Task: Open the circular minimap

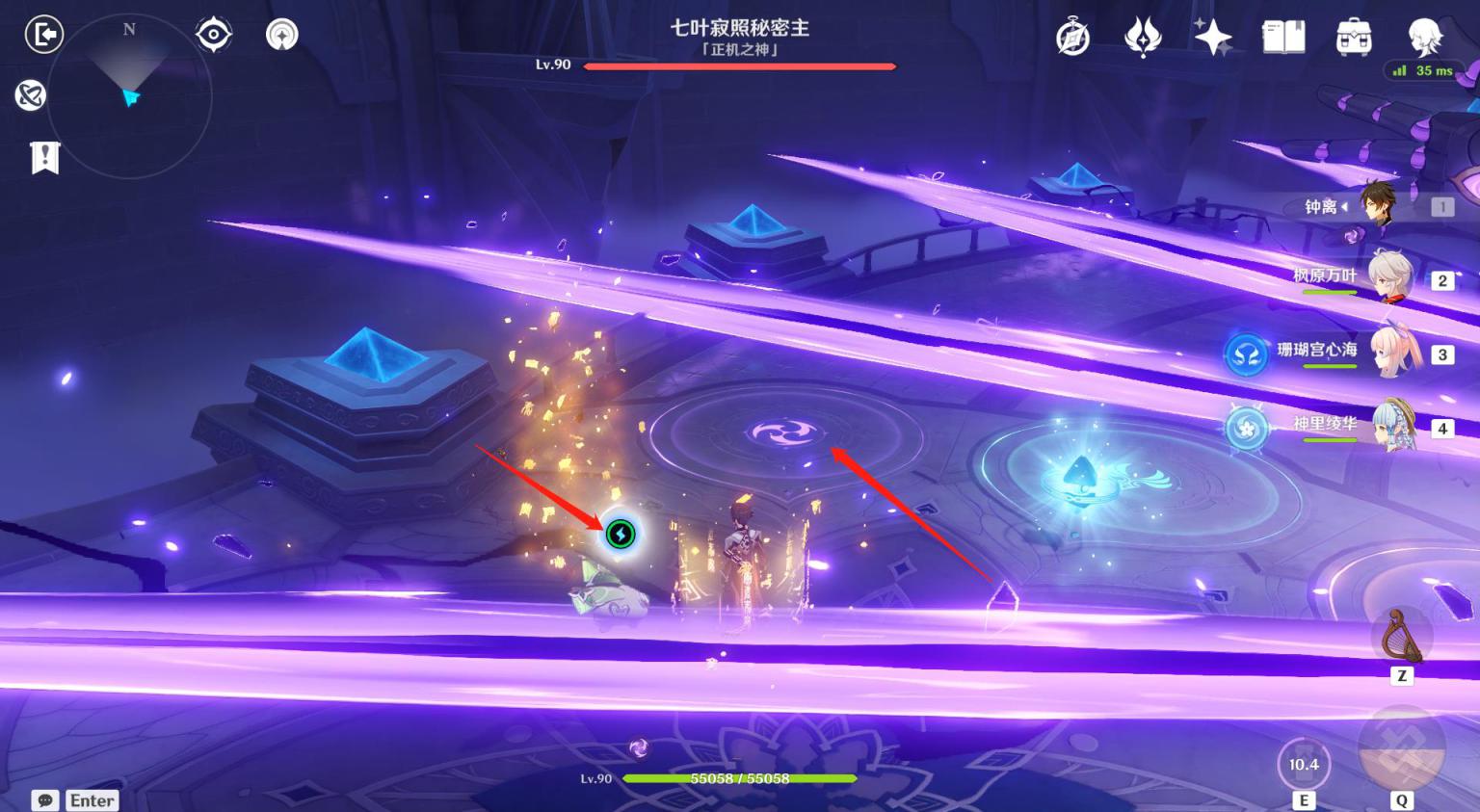Action: pyautogui.click(x=129, y=96)
